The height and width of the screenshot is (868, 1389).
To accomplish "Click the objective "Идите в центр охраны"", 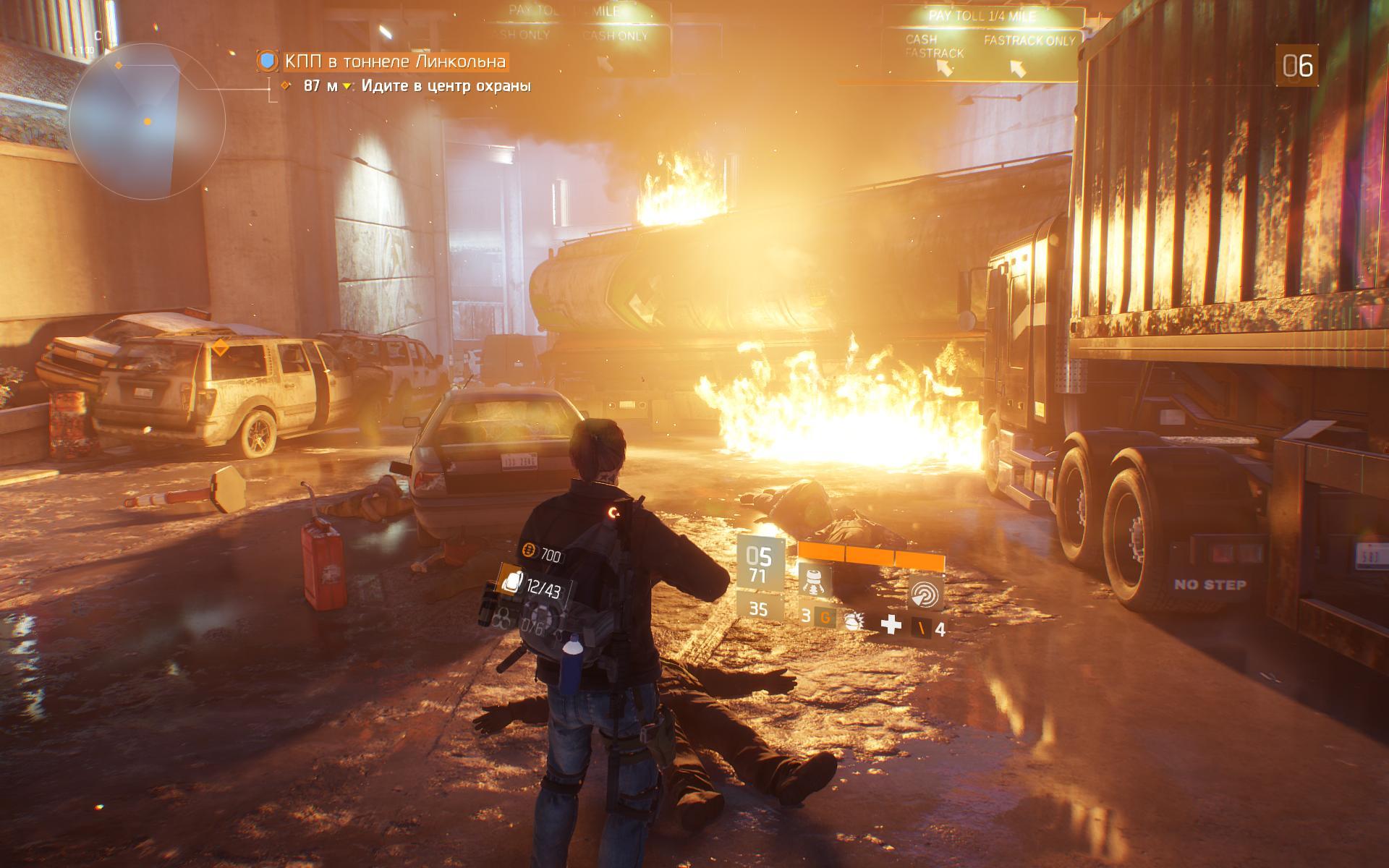I will tap(446, 86).
